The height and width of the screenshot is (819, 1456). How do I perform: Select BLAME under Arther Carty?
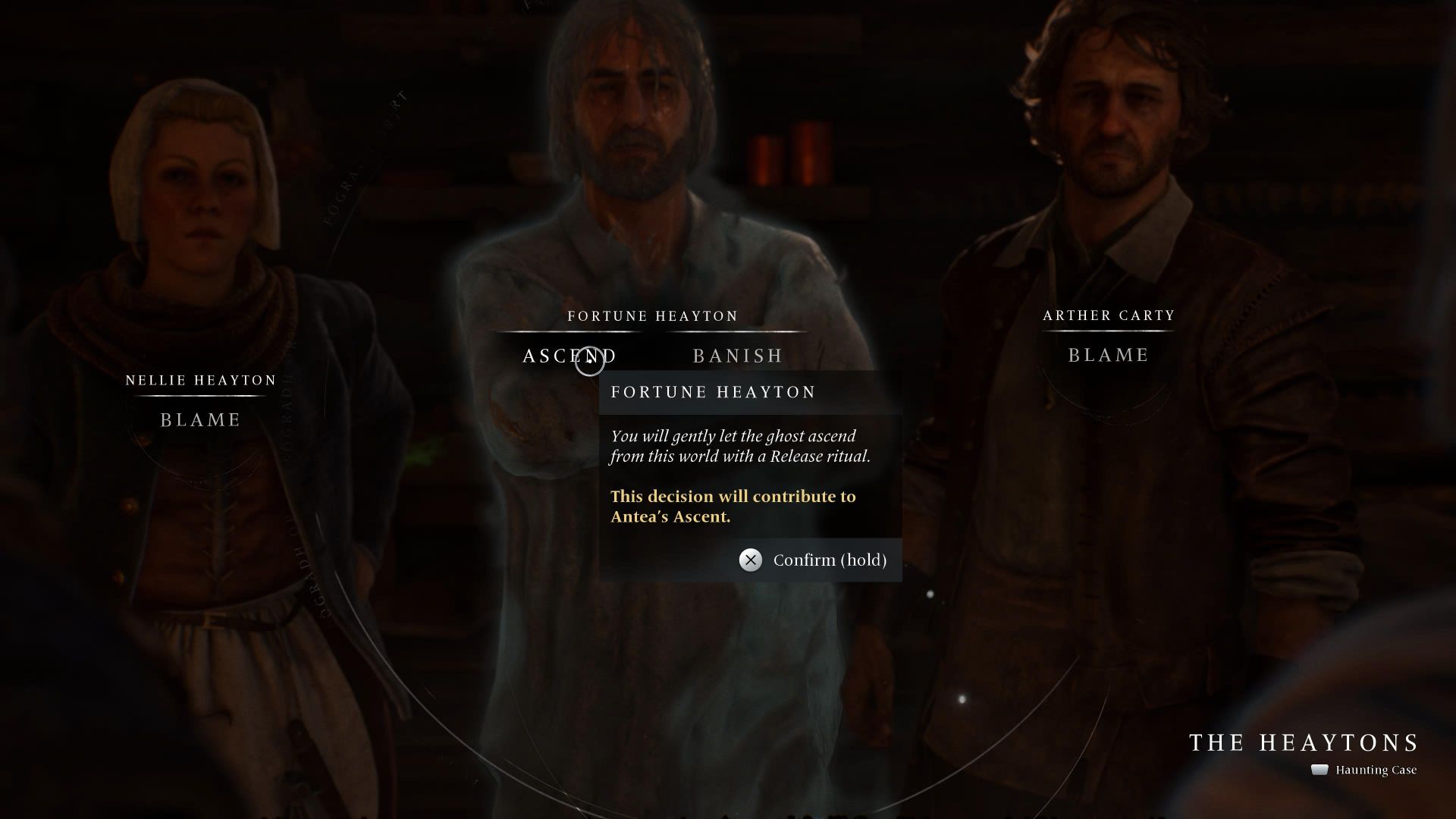coord(1108,354)
